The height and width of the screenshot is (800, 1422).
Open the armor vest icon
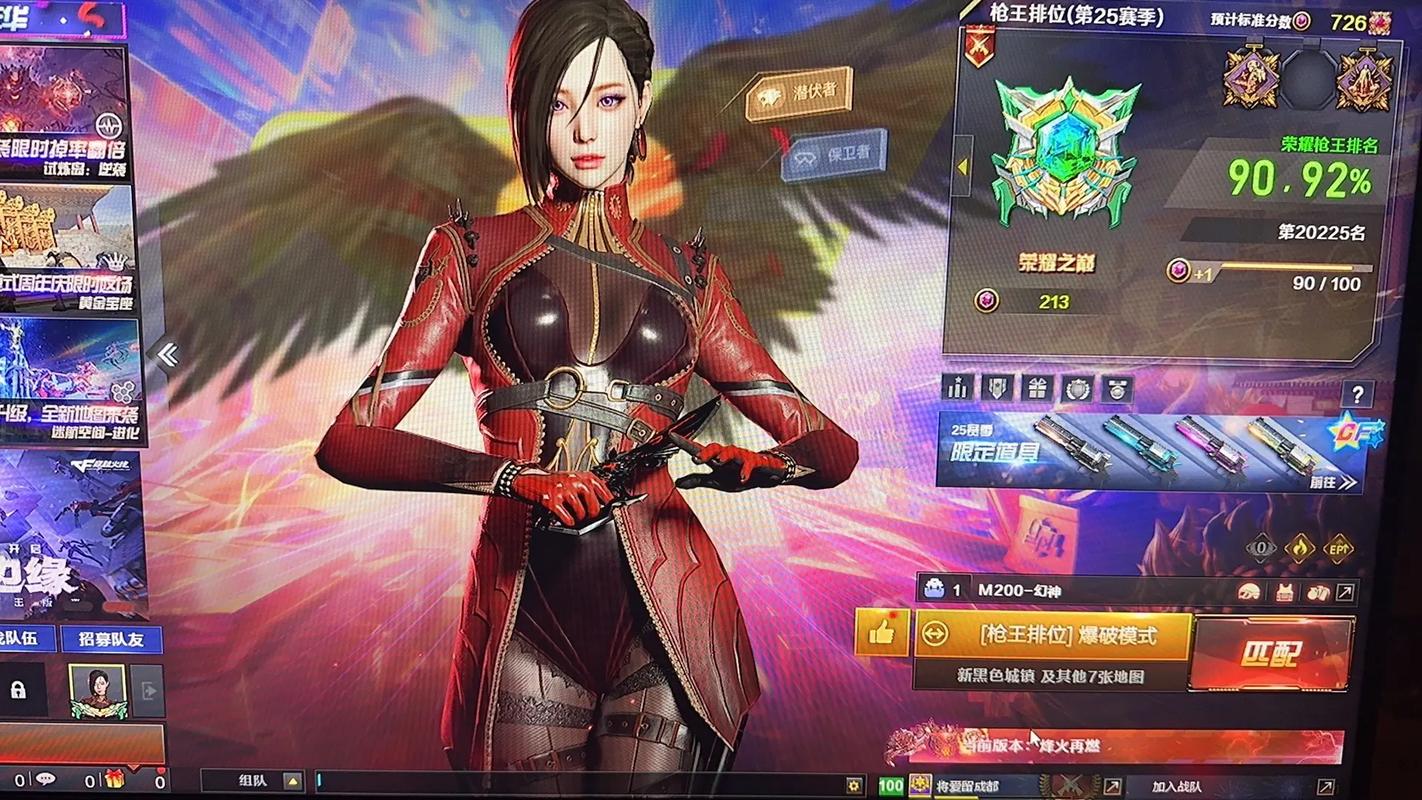click(x=1285, y=592)
